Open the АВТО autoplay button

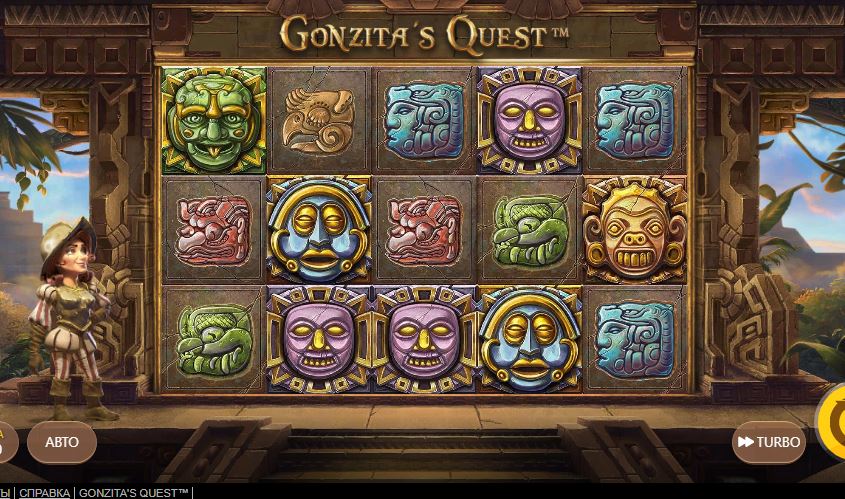pos(62,442)
